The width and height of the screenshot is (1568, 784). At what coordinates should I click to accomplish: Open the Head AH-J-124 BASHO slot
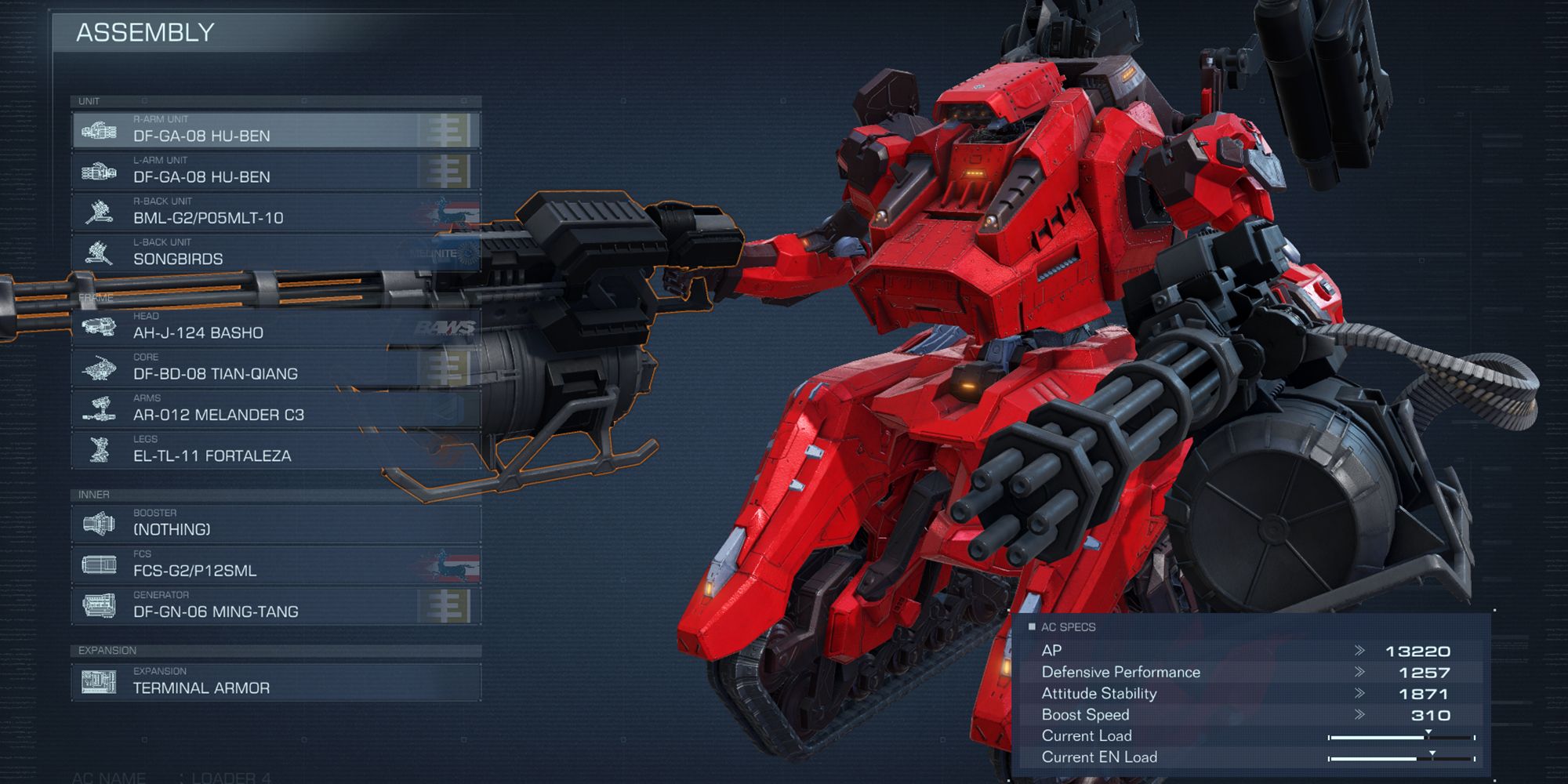pos(274,327)
